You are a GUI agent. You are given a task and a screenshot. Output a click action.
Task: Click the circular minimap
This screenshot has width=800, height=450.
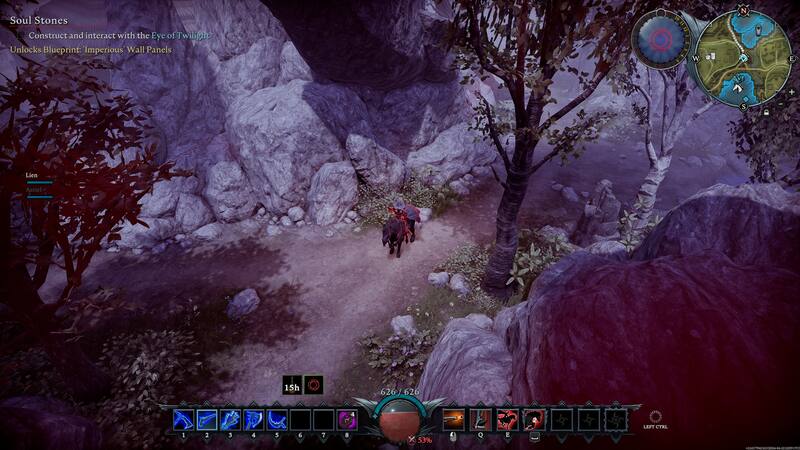point(742,60)
